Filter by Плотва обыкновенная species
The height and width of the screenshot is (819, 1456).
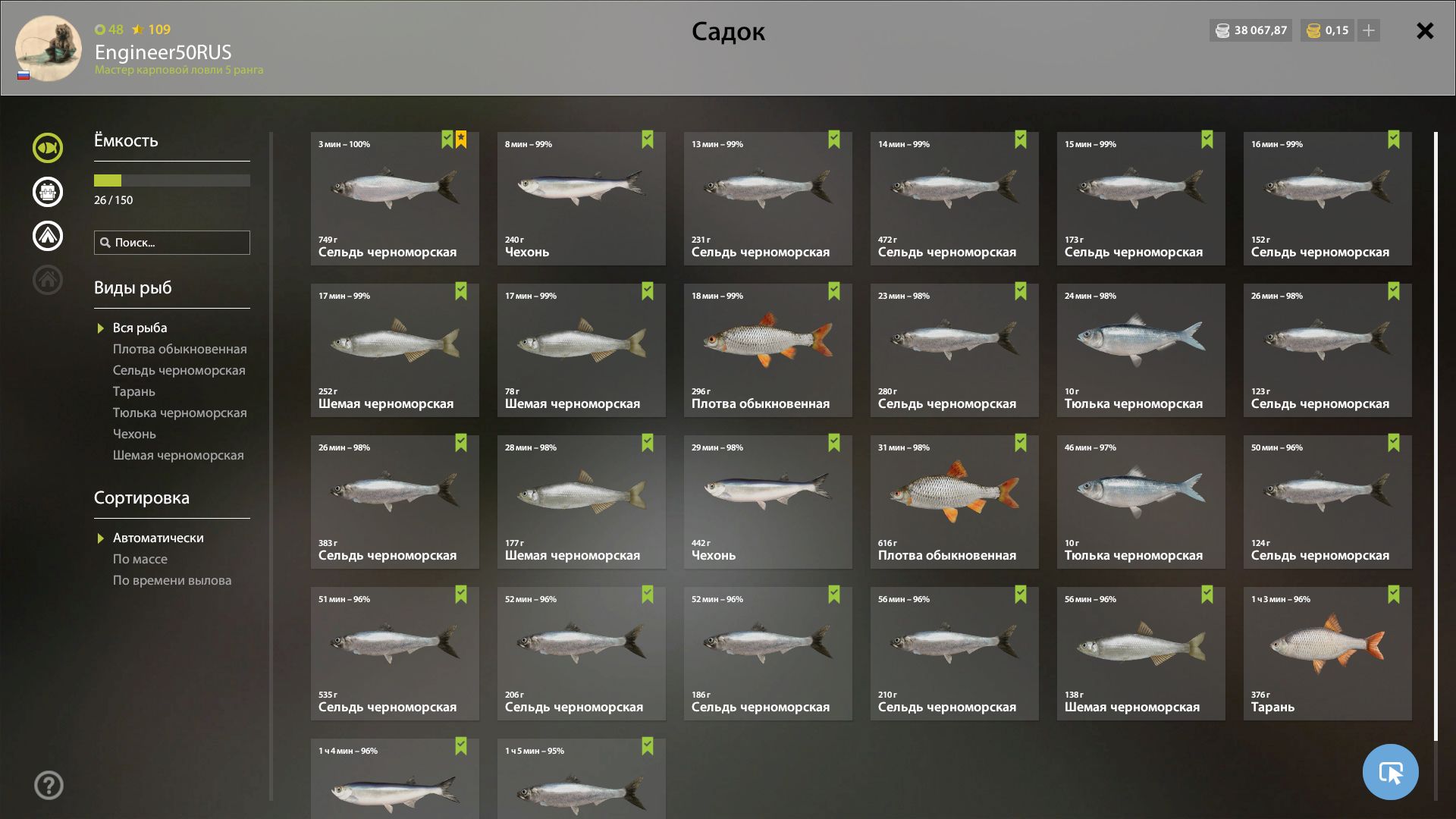pyautogui.click(x=180, y=350)
